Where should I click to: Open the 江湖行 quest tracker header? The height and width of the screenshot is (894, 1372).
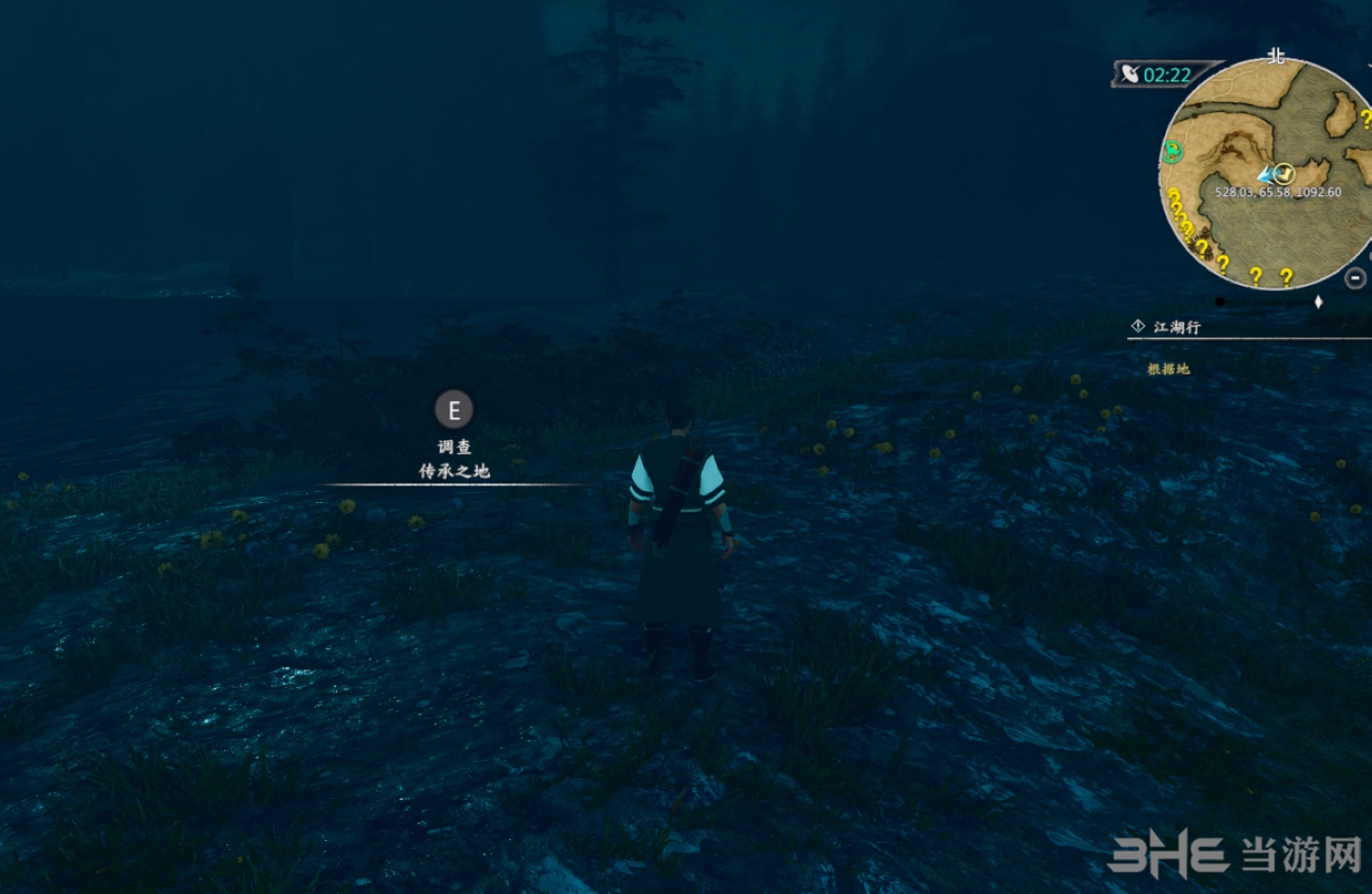1176,327
